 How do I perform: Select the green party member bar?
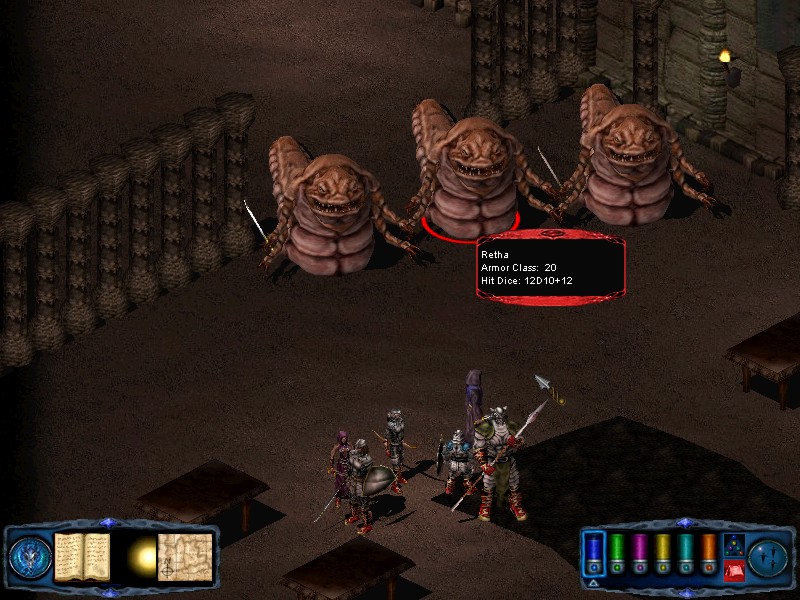[617, 552]
